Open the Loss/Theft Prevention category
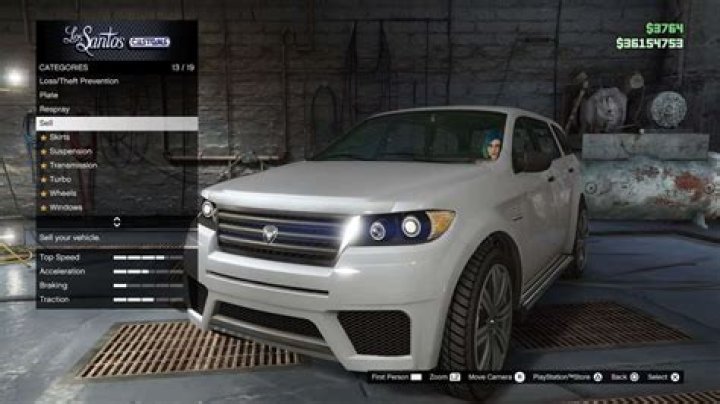The image size is (720, 404). (x=78, y=80)
